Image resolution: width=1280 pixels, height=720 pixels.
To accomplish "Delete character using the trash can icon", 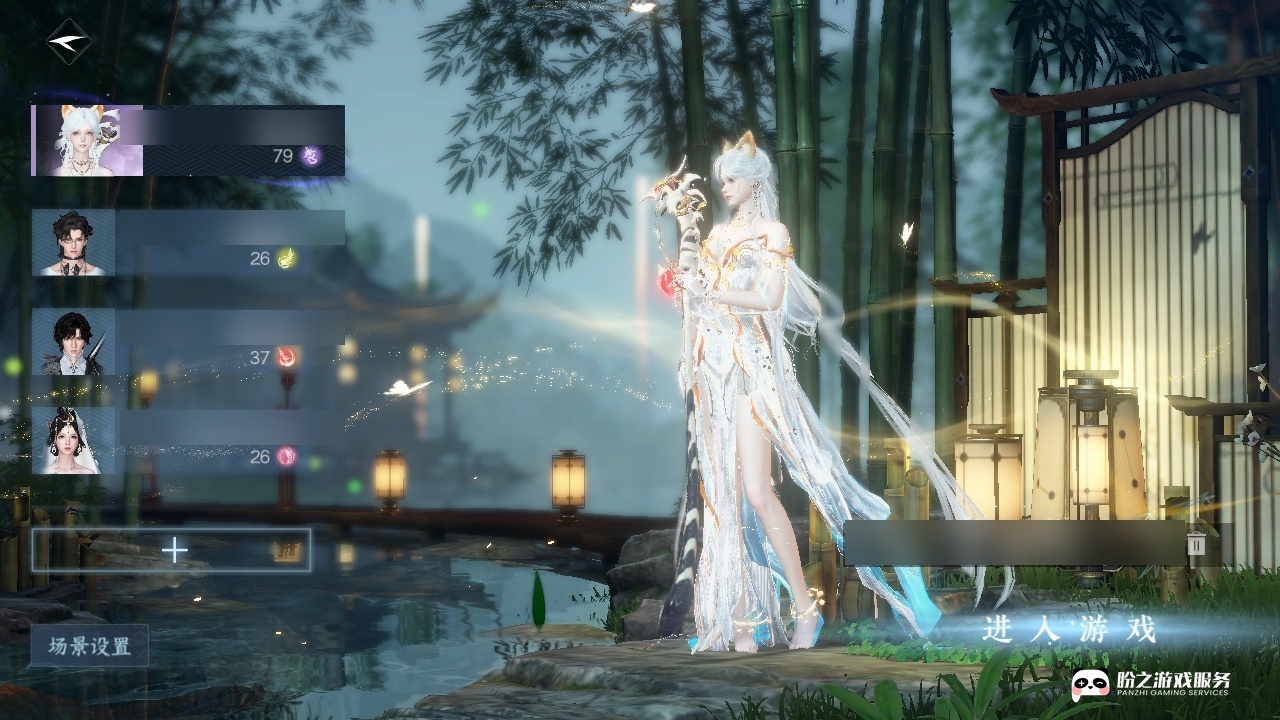I will click(x=1196, y=543).
